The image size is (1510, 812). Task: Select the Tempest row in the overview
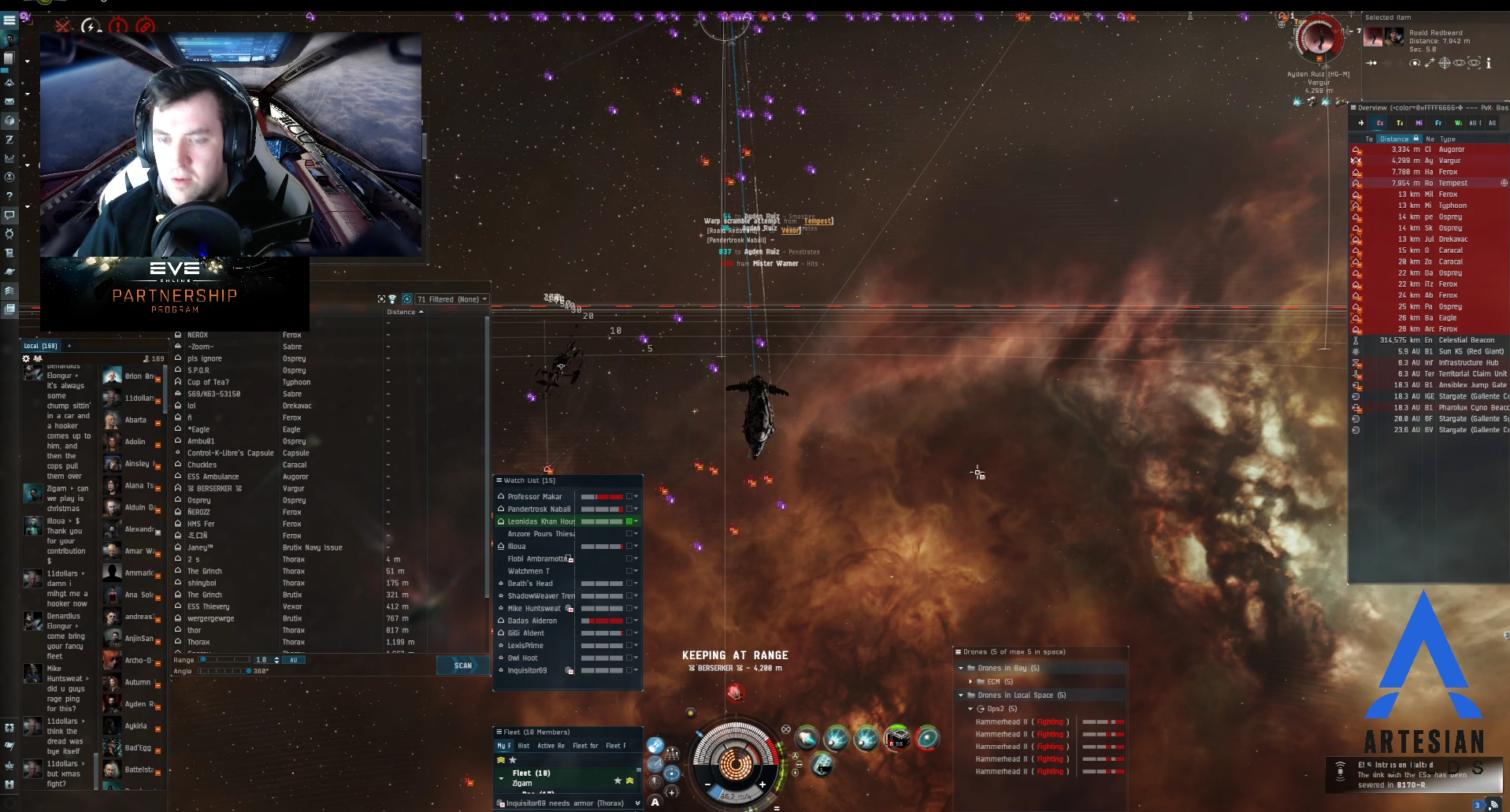coord(1452,184)
